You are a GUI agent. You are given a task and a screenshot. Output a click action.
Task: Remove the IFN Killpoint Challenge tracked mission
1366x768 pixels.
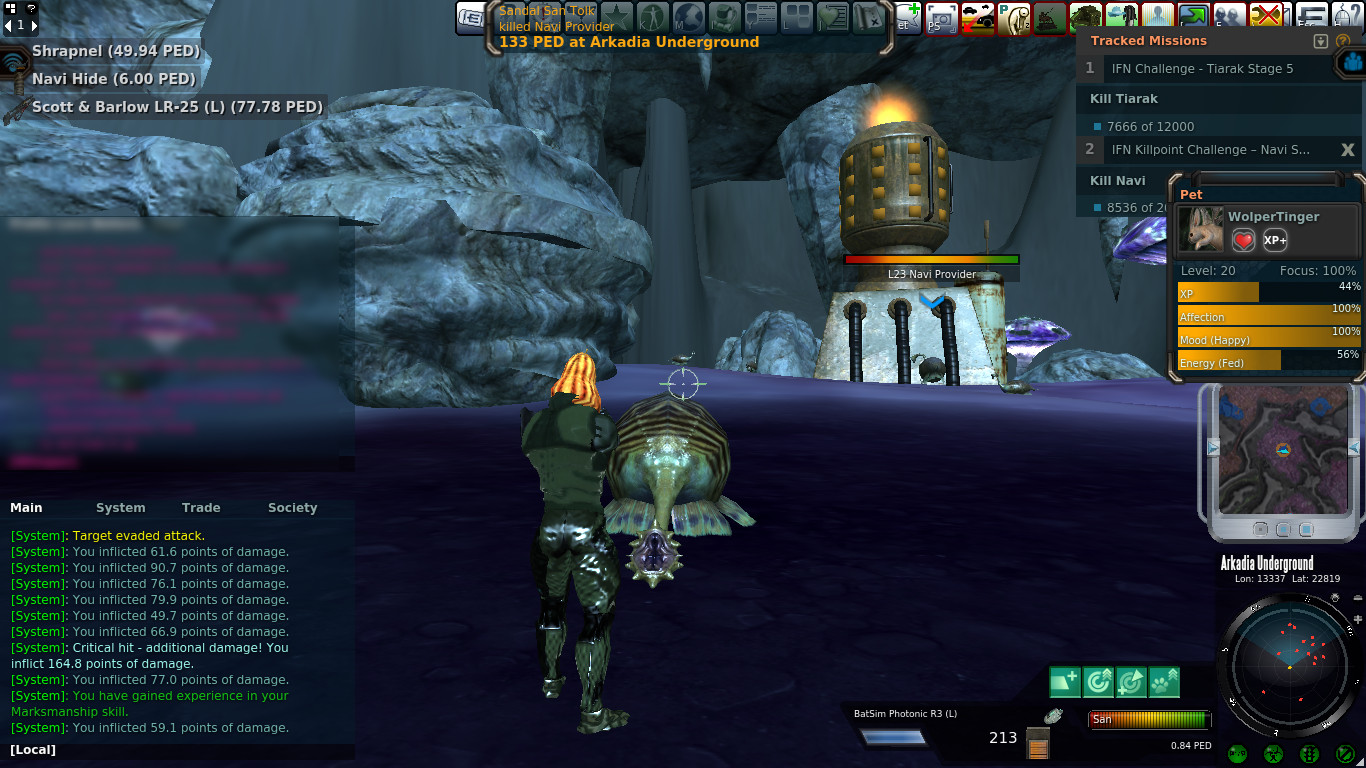click(1347, 150)
